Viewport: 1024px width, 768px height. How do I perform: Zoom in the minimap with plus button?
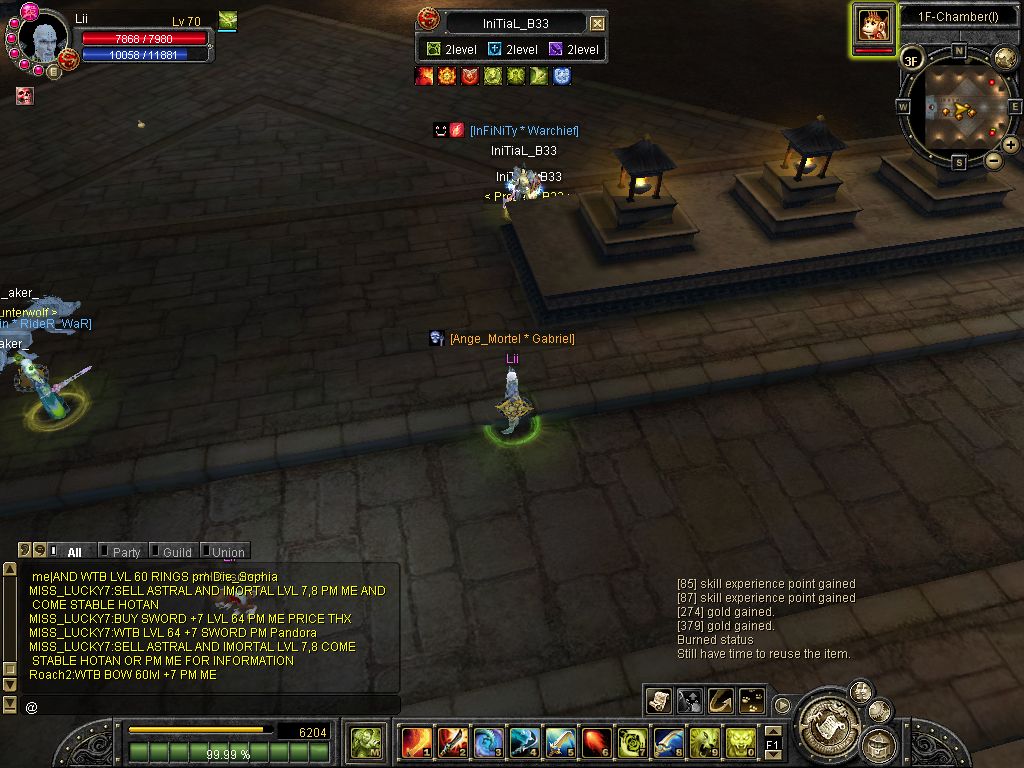1011,145
